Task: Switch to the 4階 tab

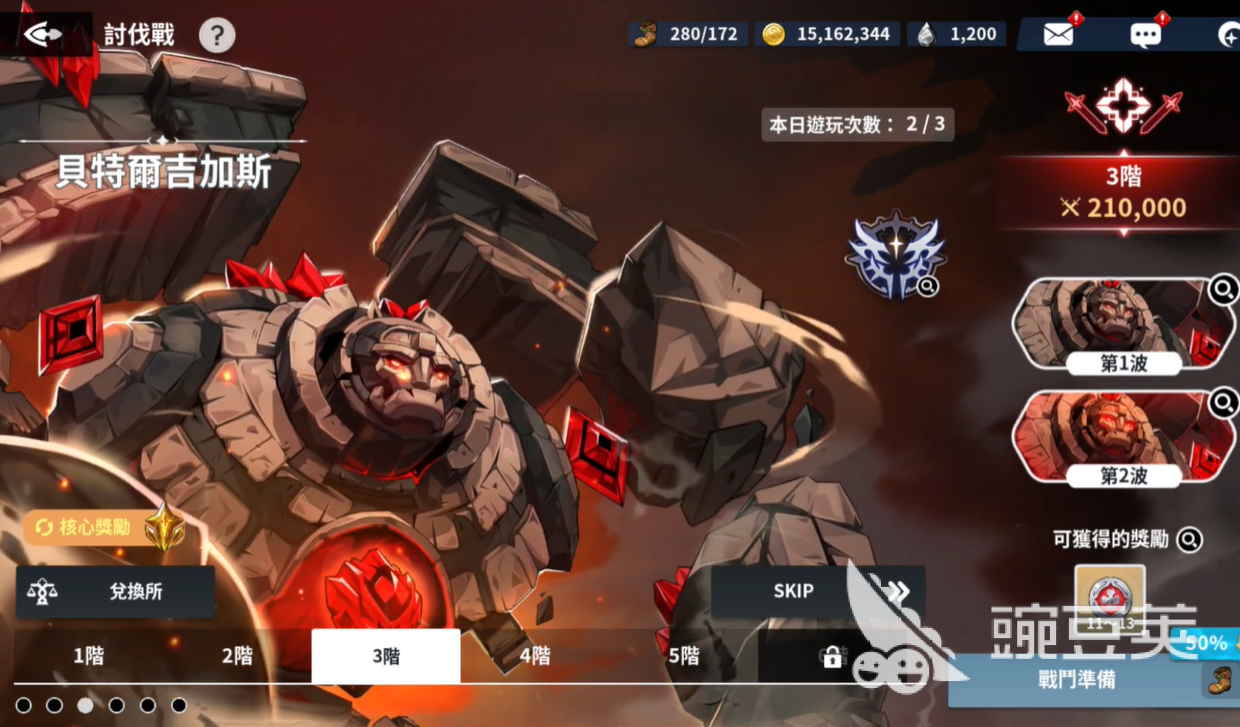Action: click(x=535, y=656)
